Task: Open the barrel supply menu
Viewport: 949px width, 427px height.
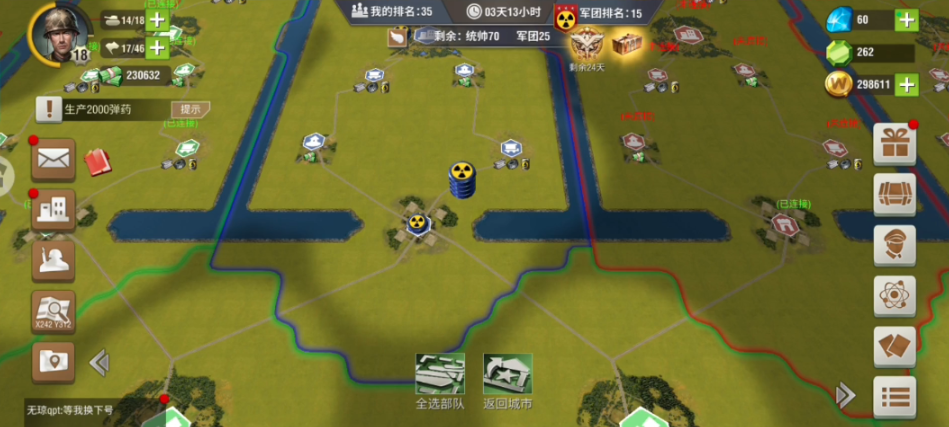Action: coord(894,194)
